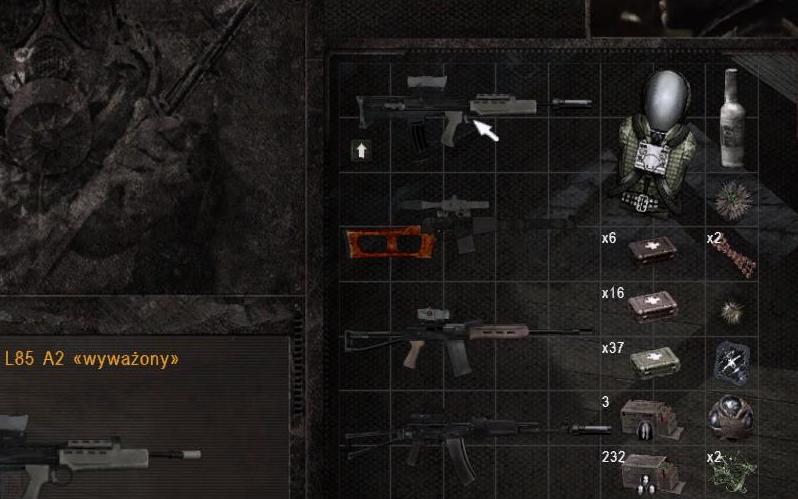Screen dimensions: 798x499
Task: Select the dark metallic sphere artifact
Action: point(733,414)
